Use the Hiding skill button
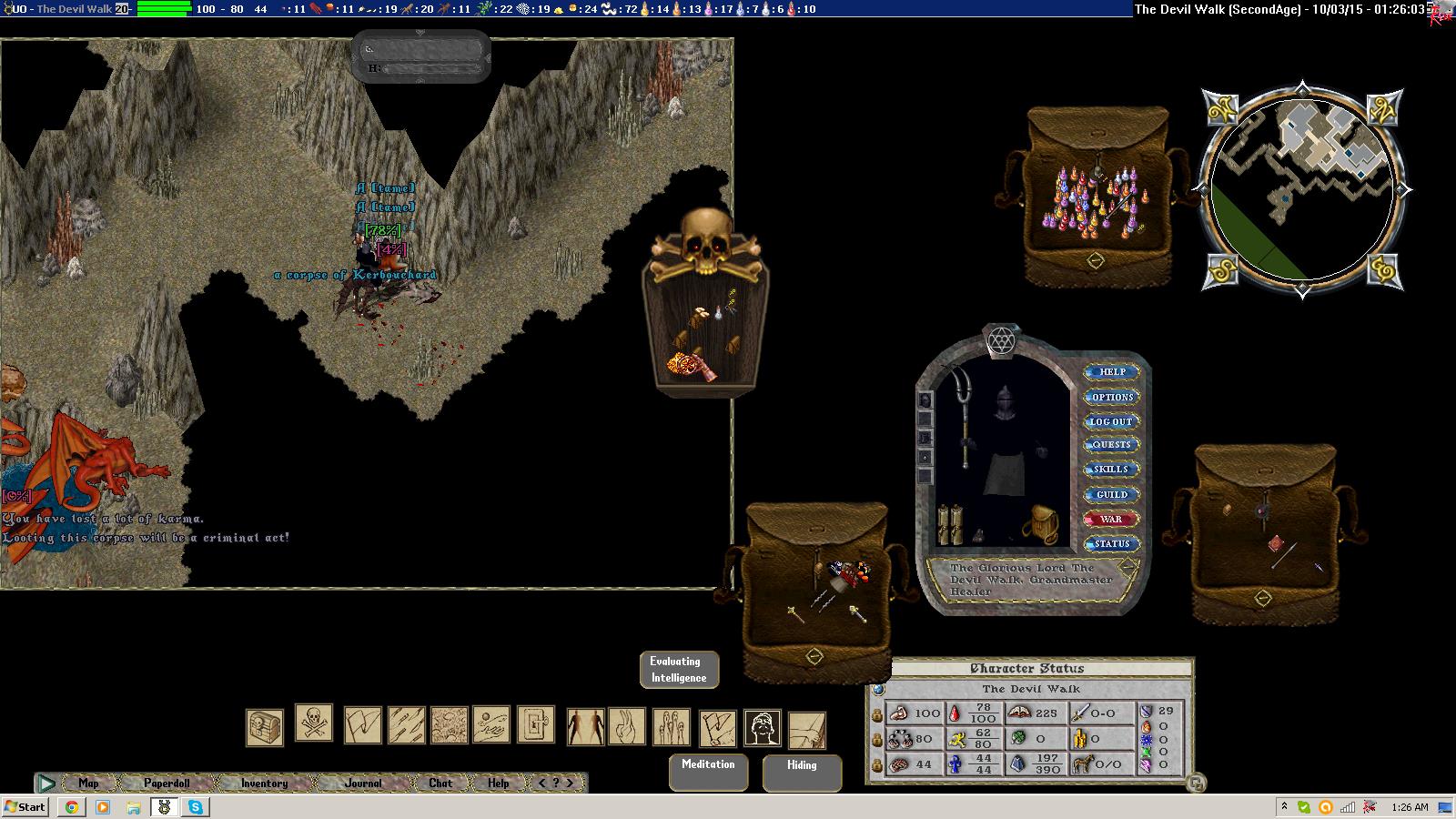 pos(802,772)
